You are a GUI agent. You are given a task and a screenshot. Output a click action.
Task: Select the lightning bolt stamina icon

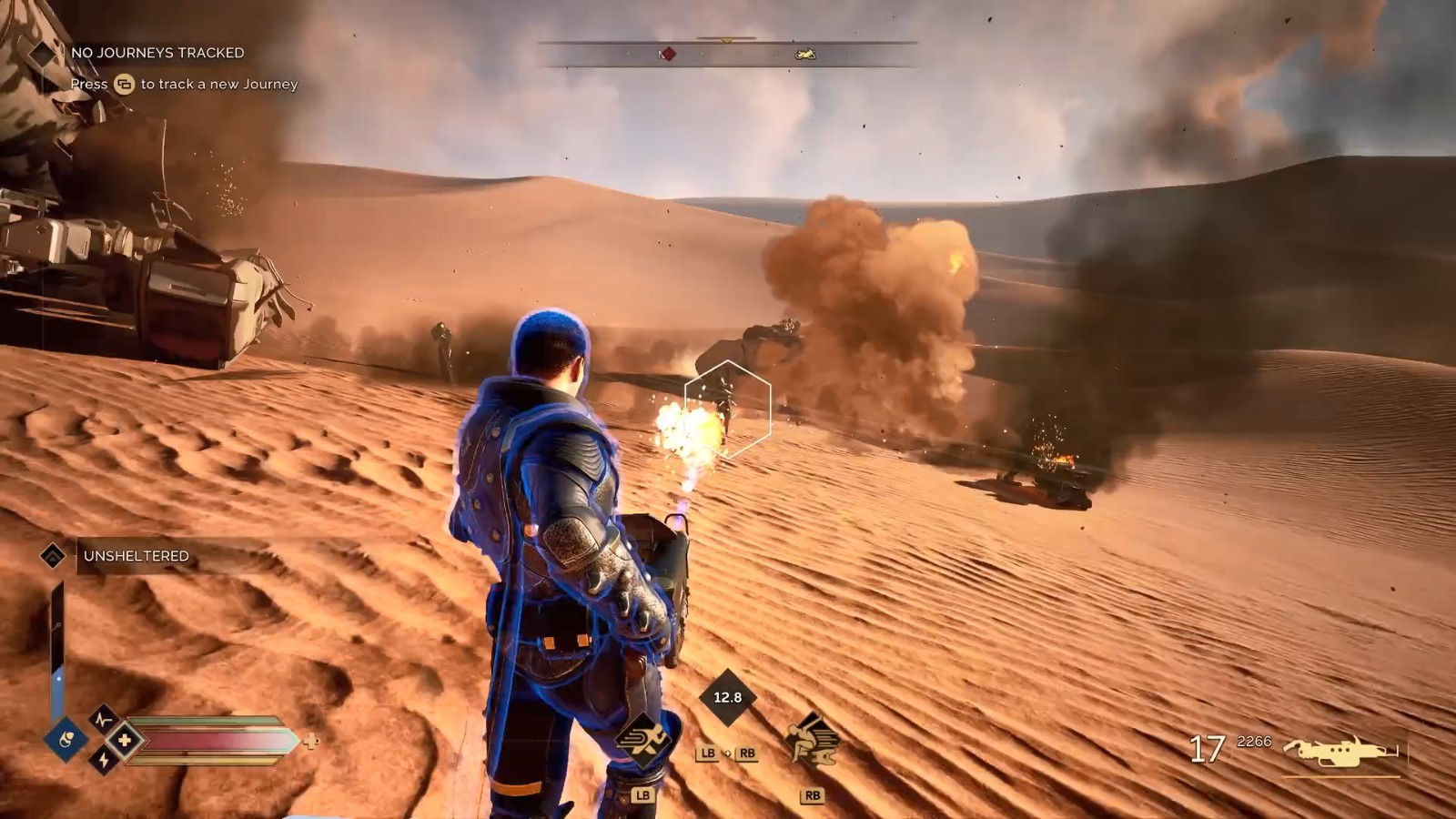103,761
